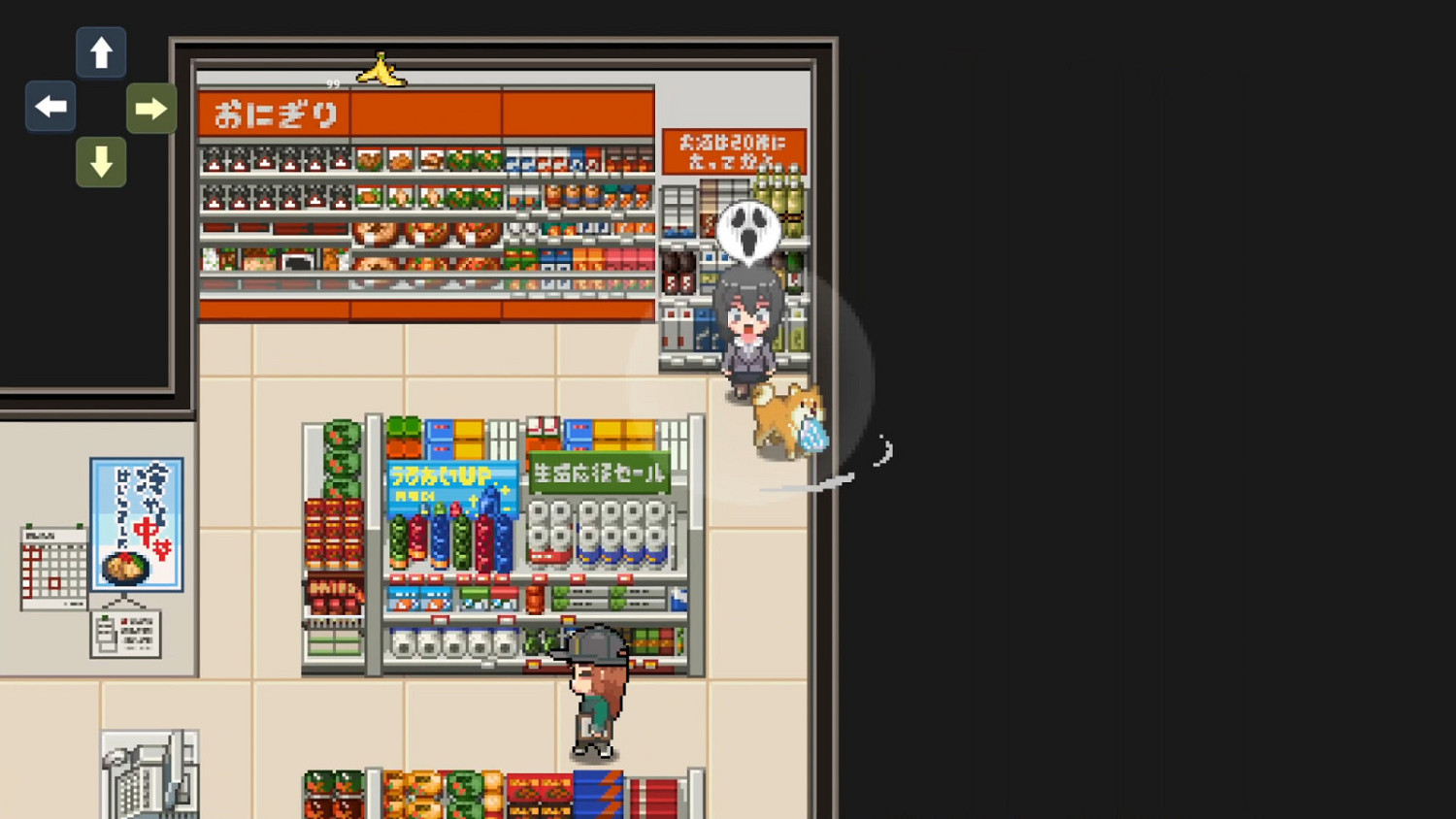Select the Shiba dog carrying a bag
The width and height of the screenshot is (1456, 819).
point(786,417)
